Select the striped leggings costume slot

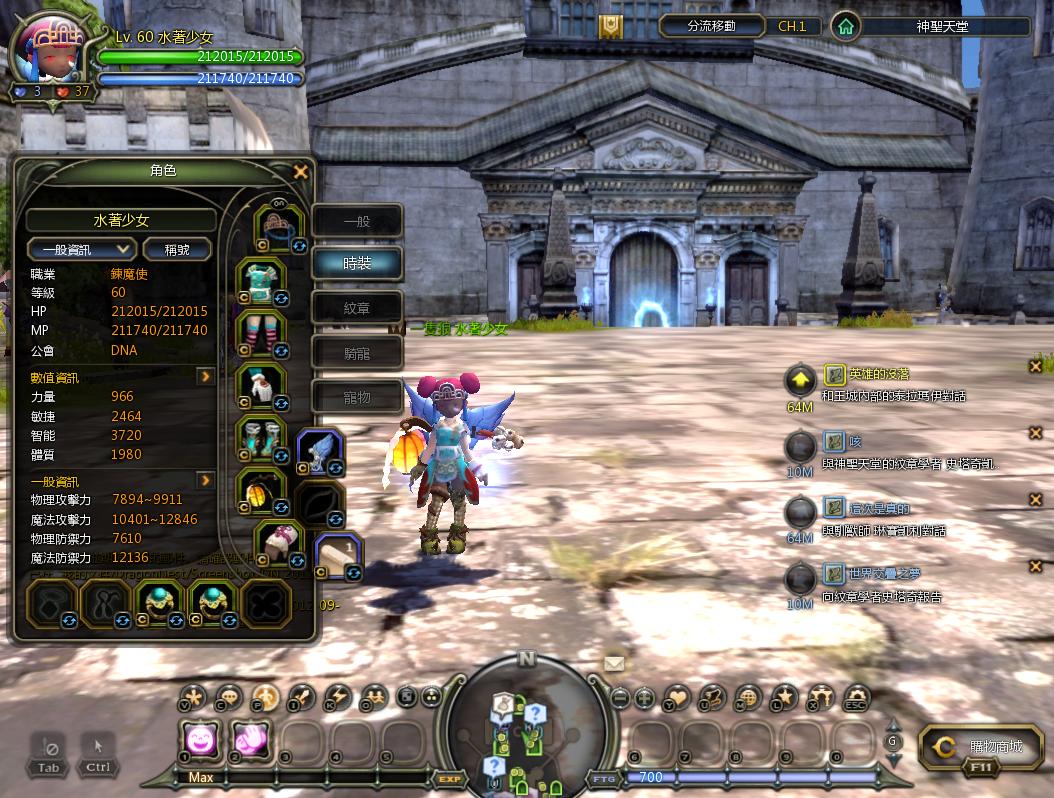[260, 333]
